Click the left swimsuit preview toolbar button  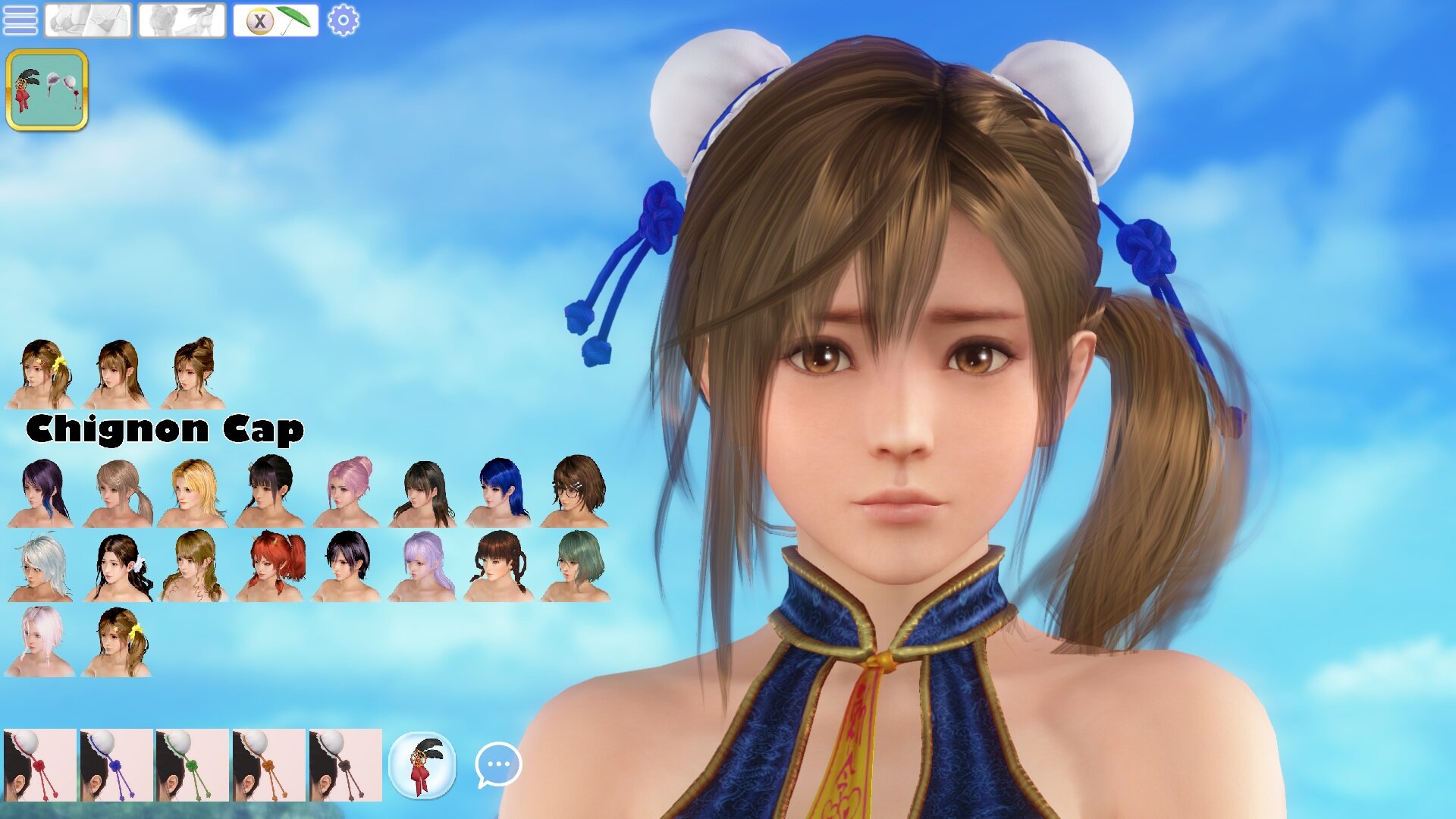[x=86, y=20]
